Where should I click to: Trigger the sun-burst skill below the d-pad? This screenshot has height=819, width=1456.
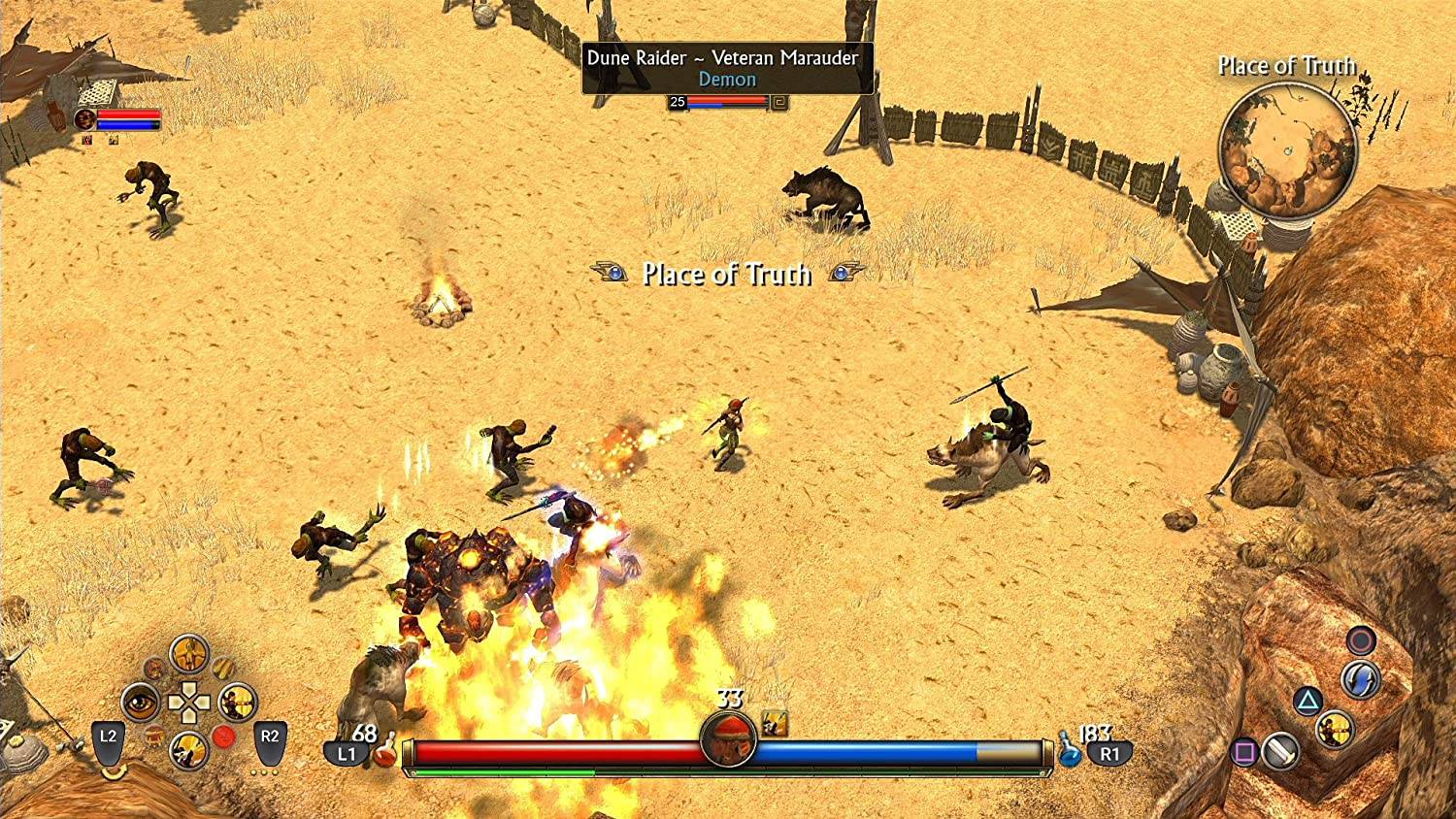[189, 749]
